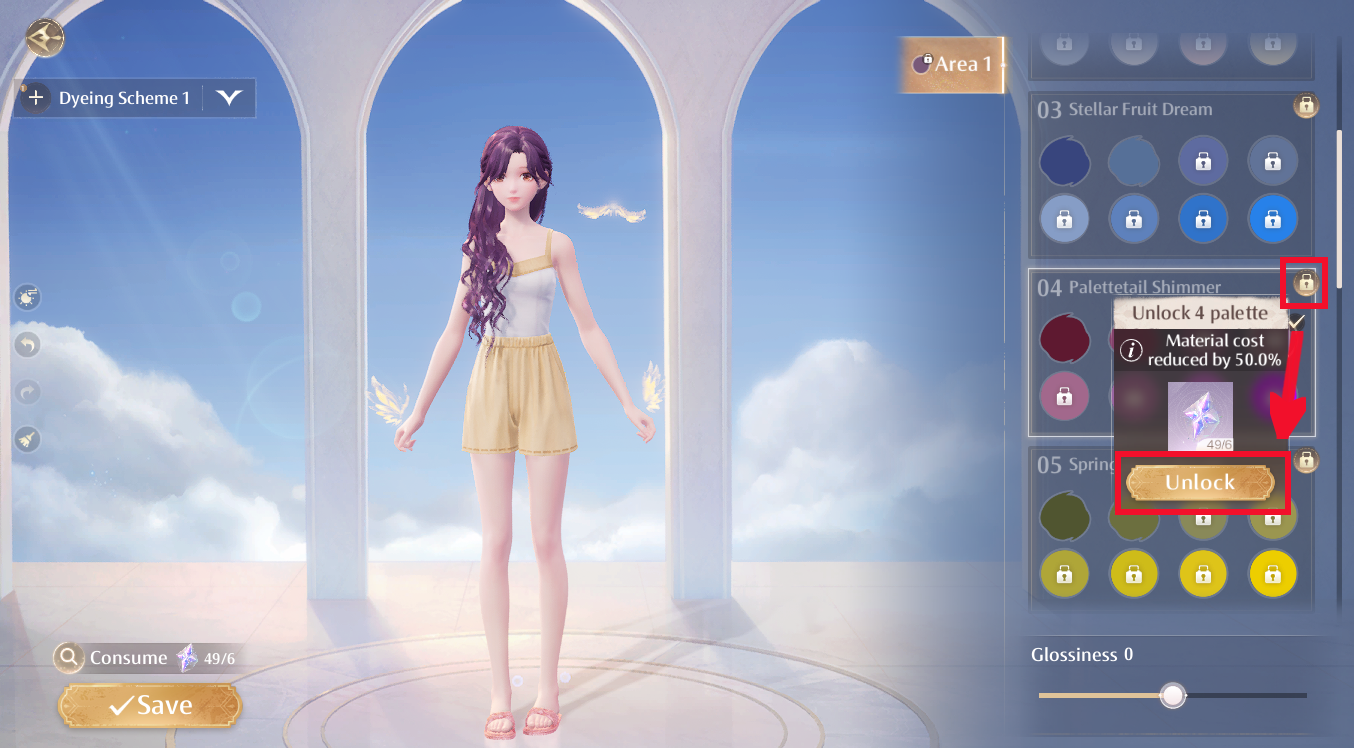Click the lock icon on Palettetail Shimmer
The image size is (1354, 748).
pyautogui.click(x=1305, y=283)
